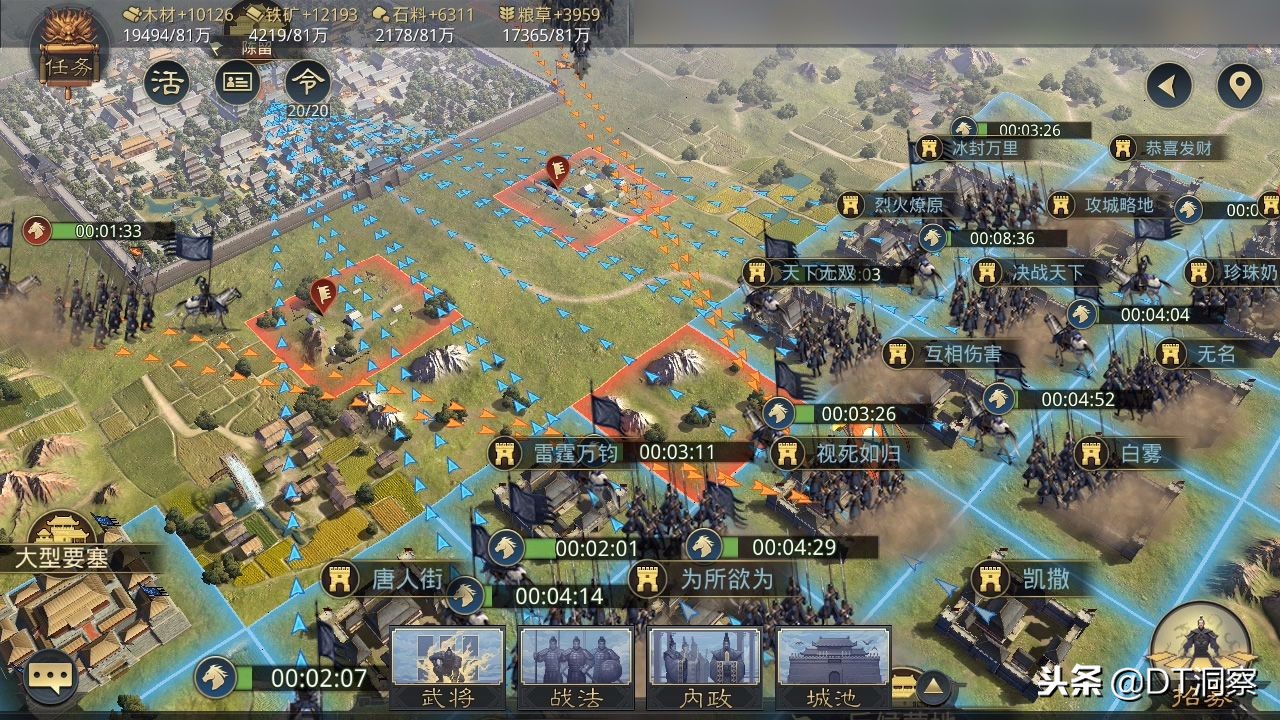Open the map location pin button
Viewport: 1280px width, 720px height.
(x=1240, y=87)
